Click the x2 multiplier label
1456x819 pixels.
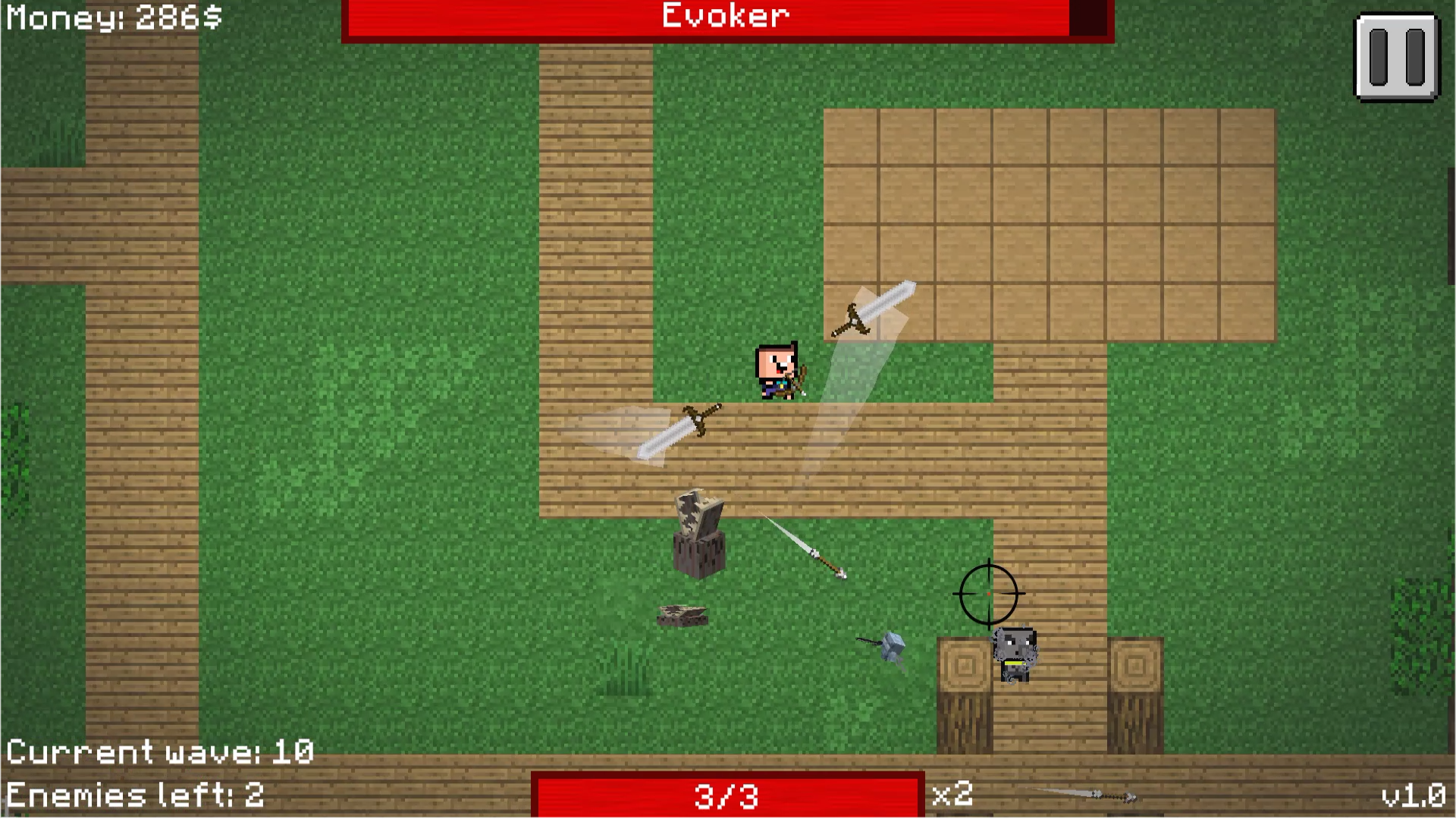coord(954,795)
